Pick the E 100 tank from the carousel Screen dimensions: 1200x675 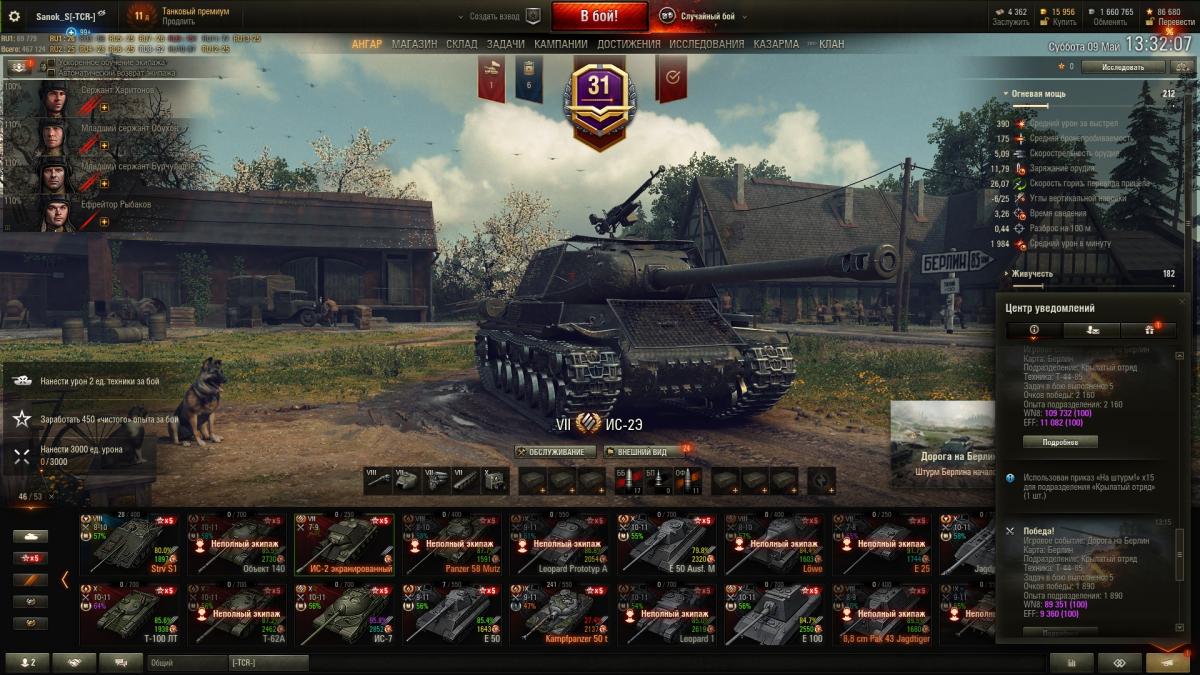[x=775, y=614]
